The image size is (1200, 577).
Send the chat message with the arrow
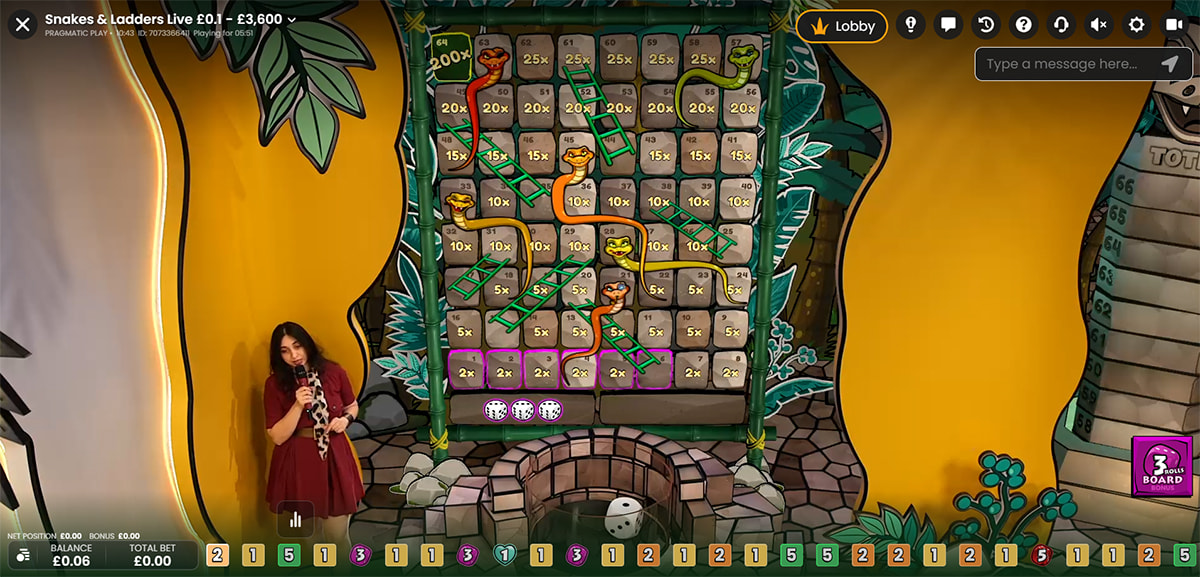click(1169, 64)
